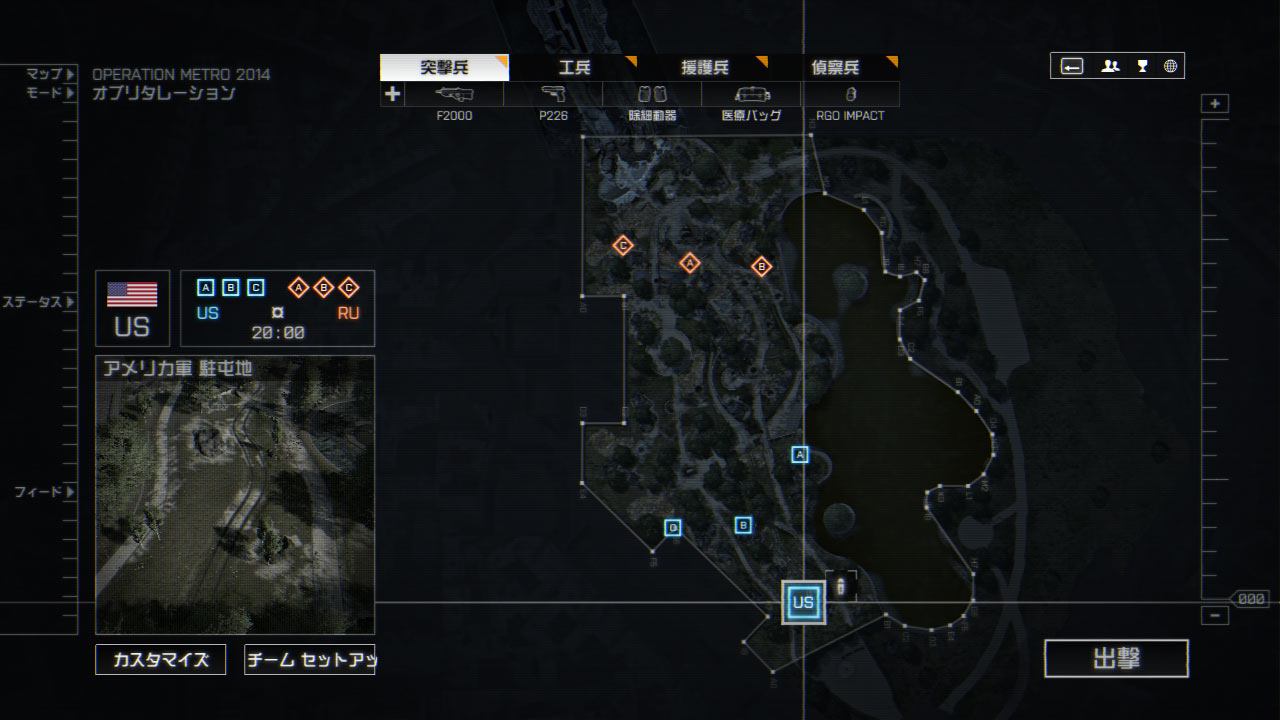Select the 援護兵 class tab

pyautogui.click(x=705, y=68)
